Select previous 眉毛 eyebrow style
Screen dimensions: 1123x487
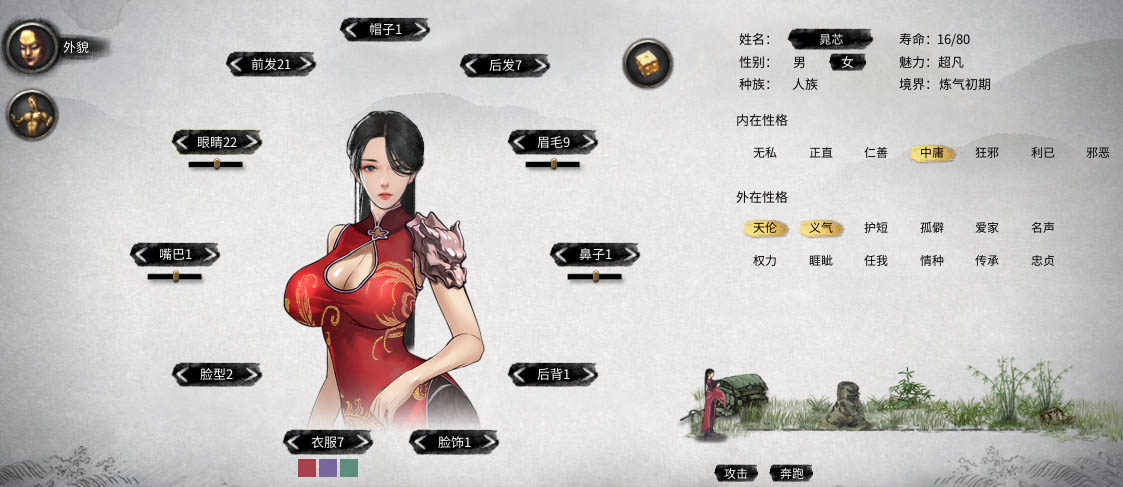coord(519,142)
